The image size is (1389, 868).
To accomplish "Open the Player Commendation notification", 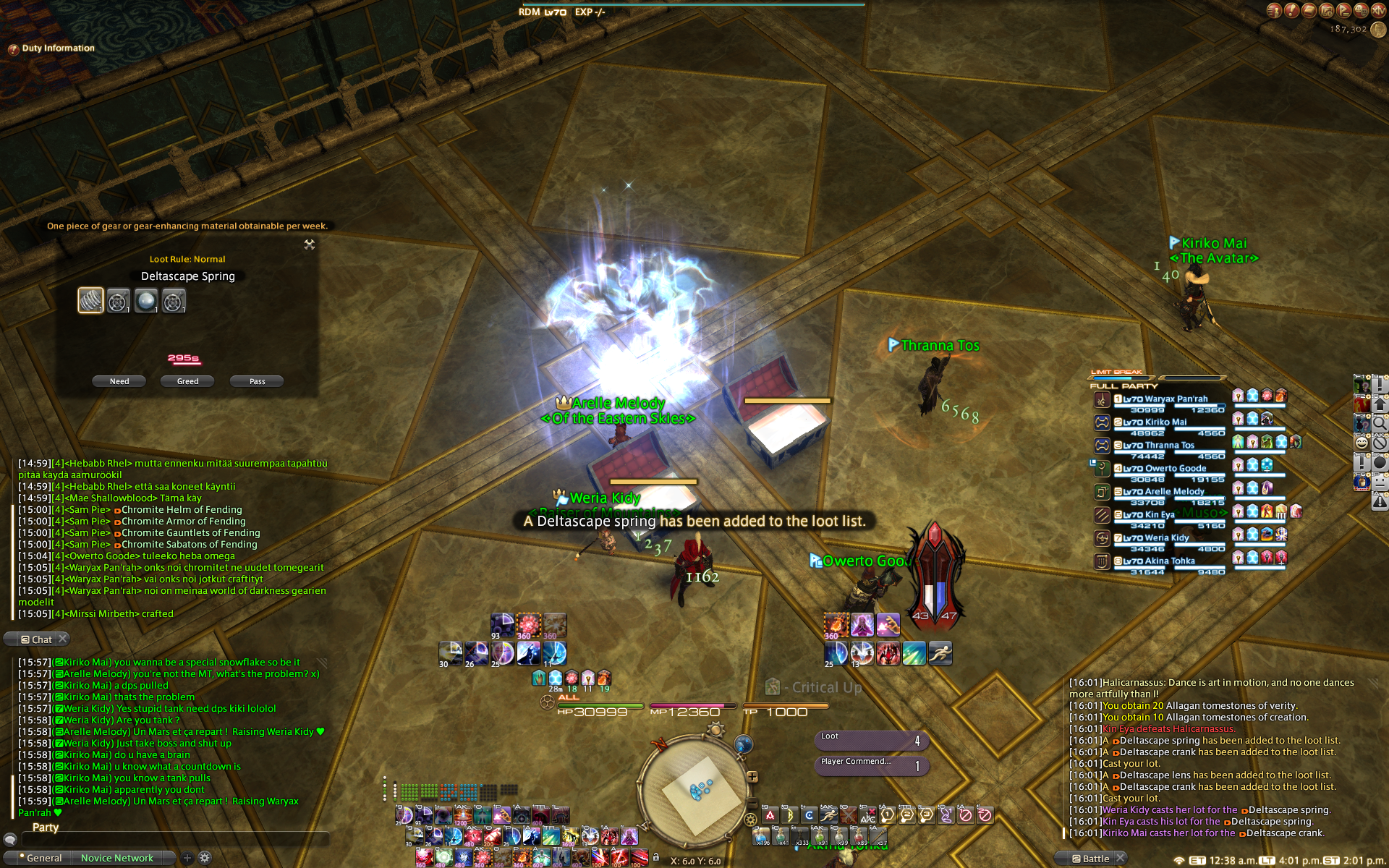I will coord(871,765).
